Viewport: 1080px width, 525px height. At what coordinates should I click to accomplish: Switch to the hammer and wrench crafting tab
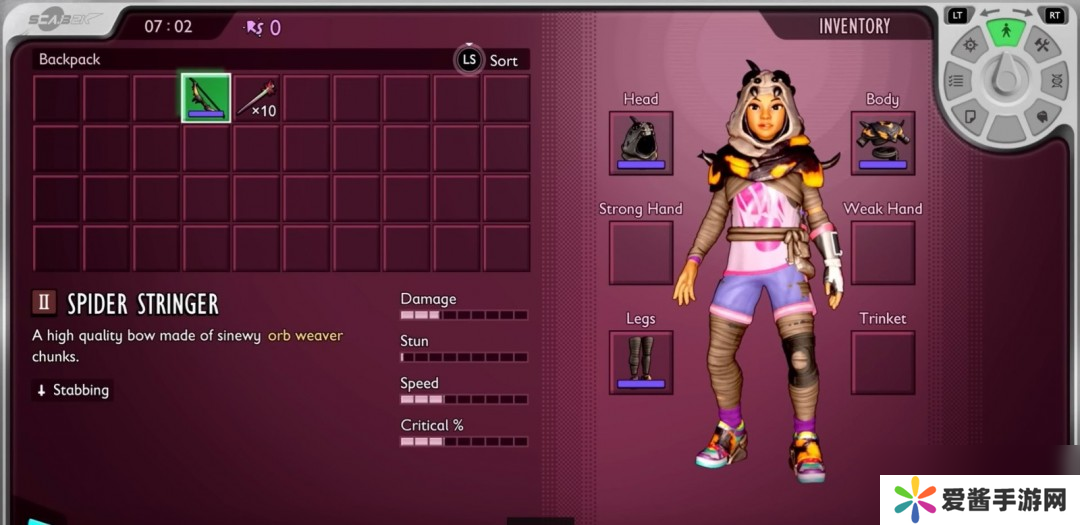coord(1042,46)
